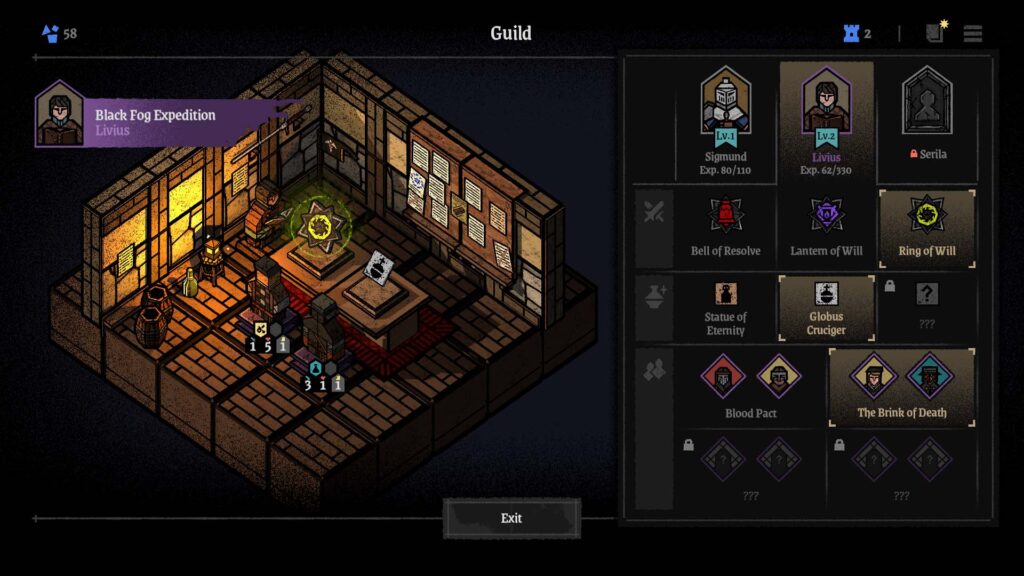Click the Black Fog Expedition banner

(x=170, y=121)
